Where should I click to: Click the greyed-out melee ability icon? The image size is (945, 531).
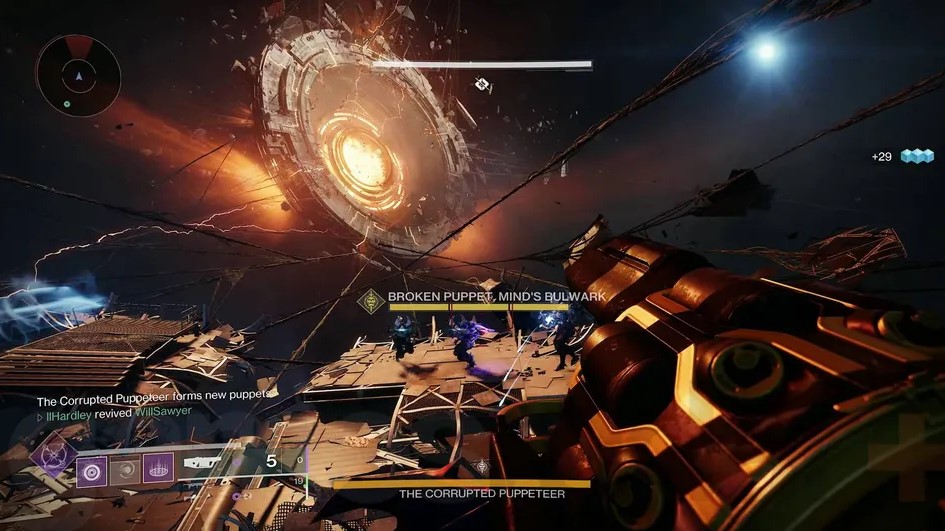coord(125,468)
